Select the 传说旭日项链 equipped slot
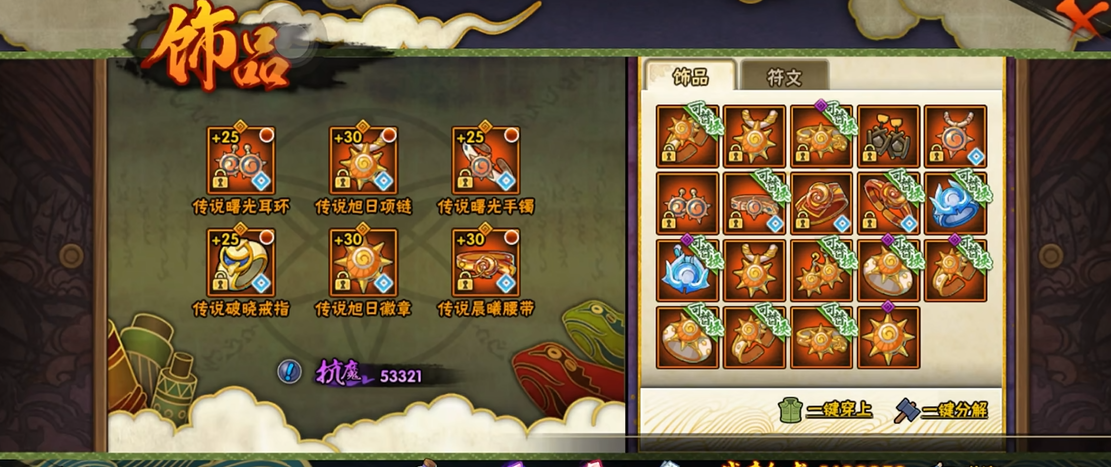The height and width of the screenshot is (467, 1111). click(363, 160)
